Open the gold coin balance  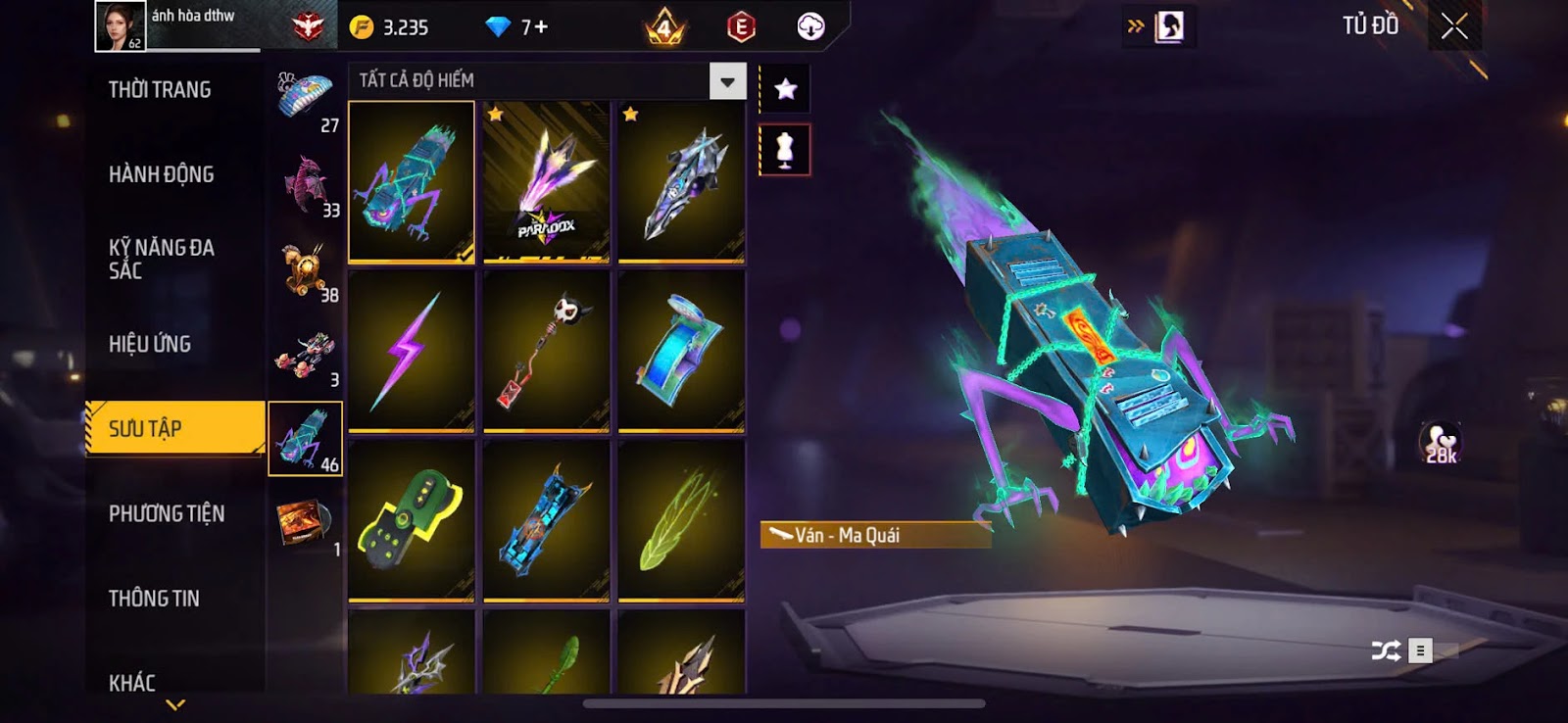click(x=390, y=27)
